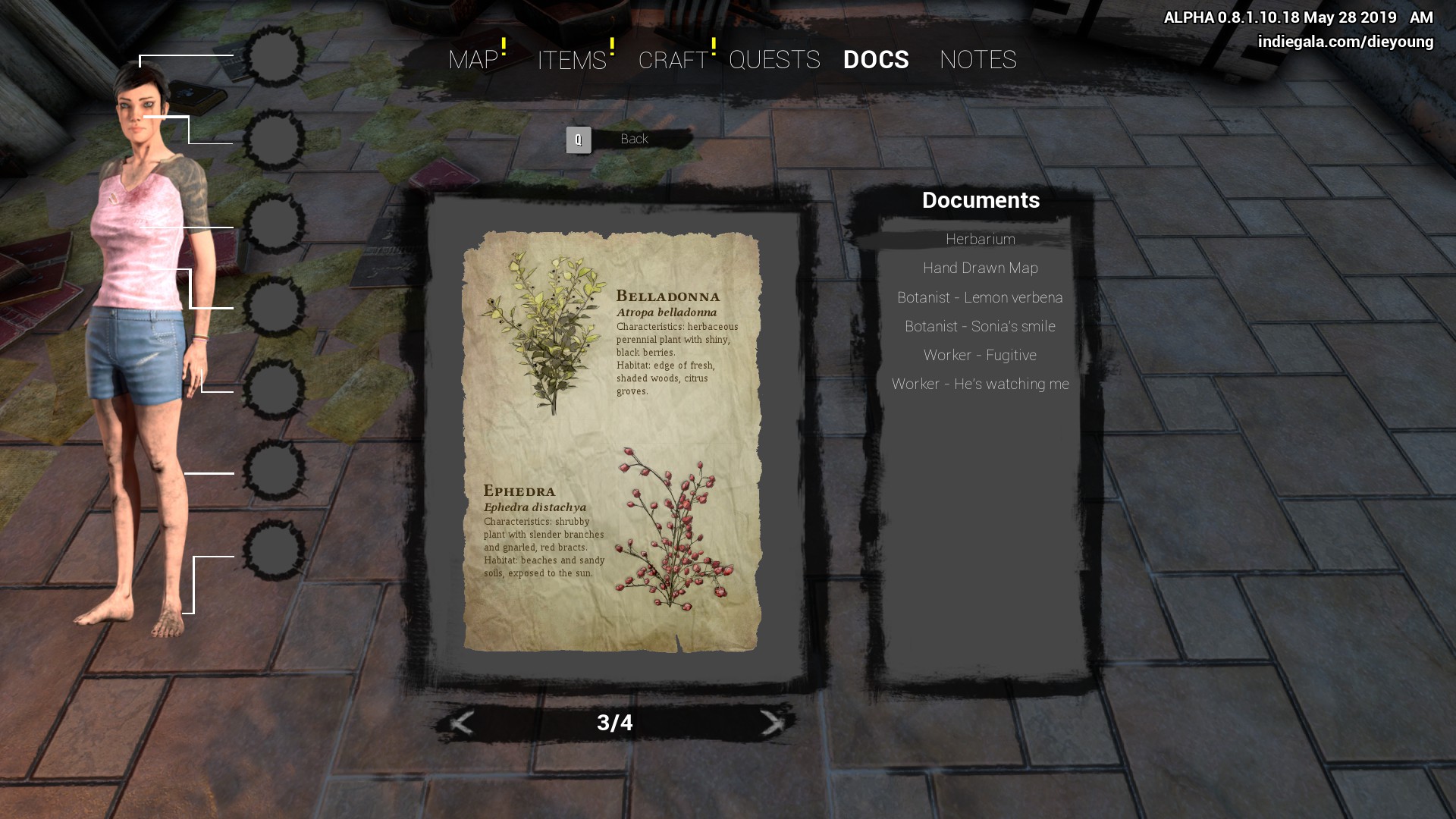This screenshot has width=1456, height=819.
Task: Read Botanist - Lemon verbena document
Action: [x=980, y=297]
